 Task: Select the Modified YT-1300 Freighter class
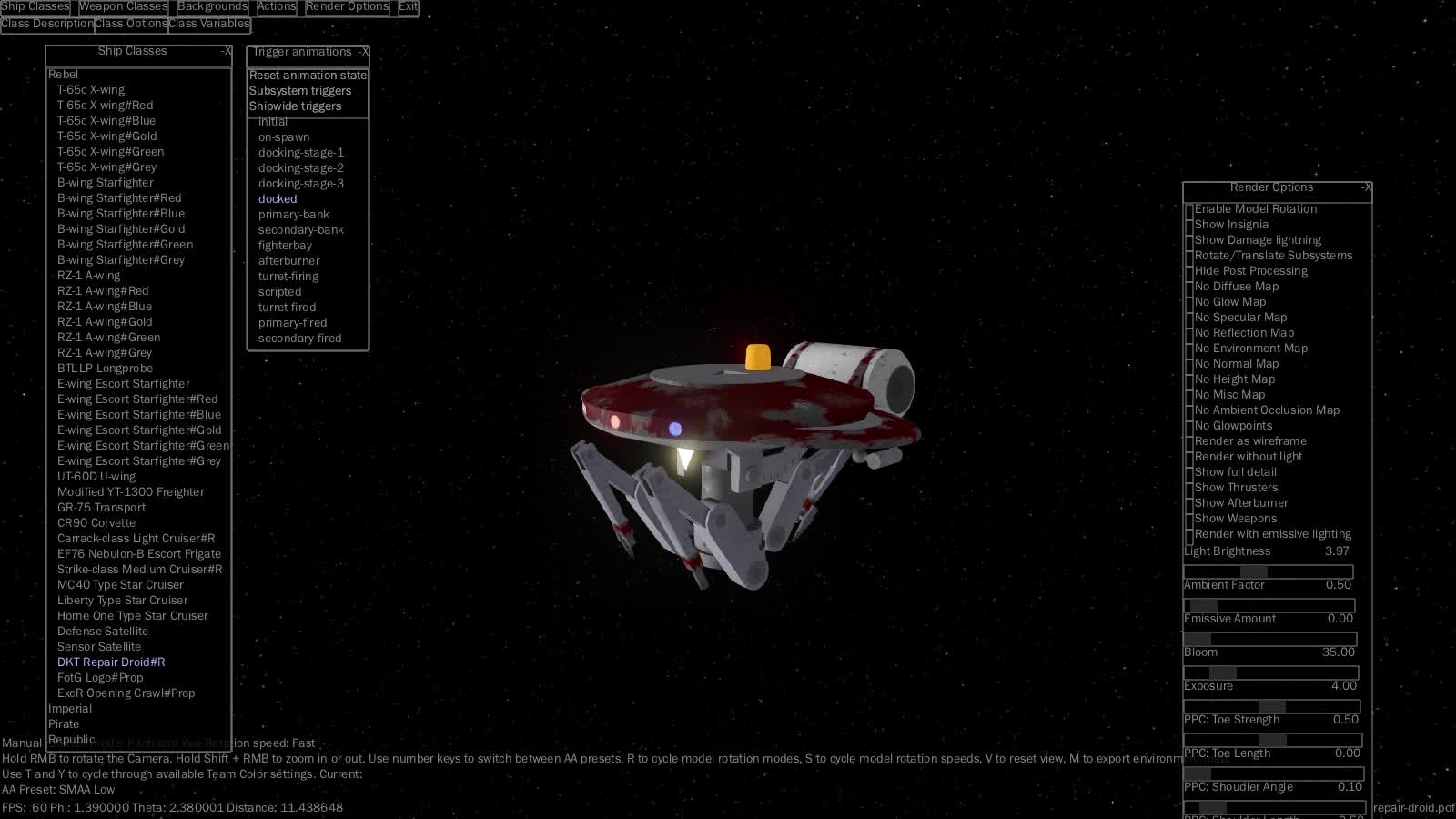point(131,491)
